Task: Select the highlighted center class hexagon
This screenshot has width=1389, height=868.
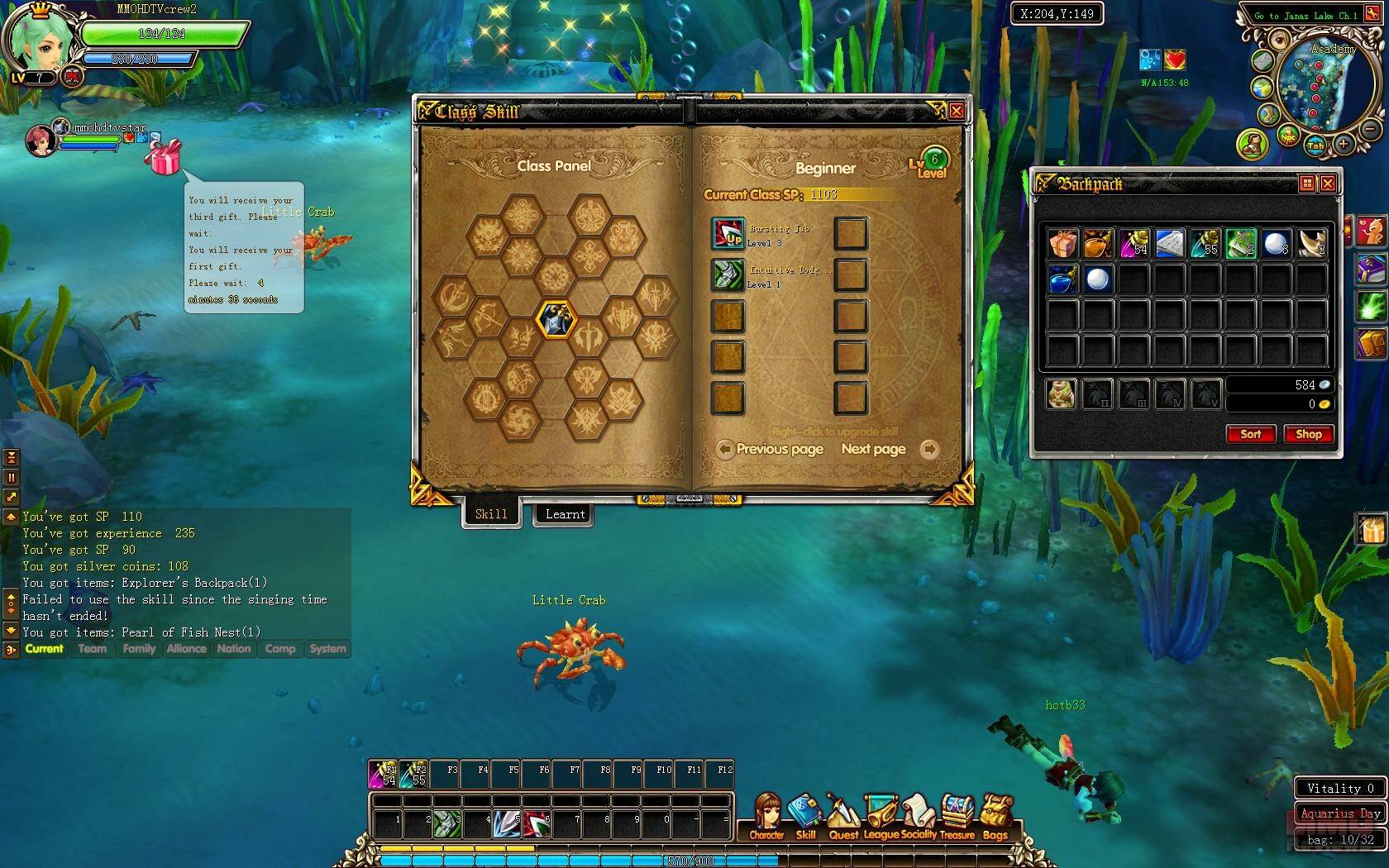Action: click(555, 319)
